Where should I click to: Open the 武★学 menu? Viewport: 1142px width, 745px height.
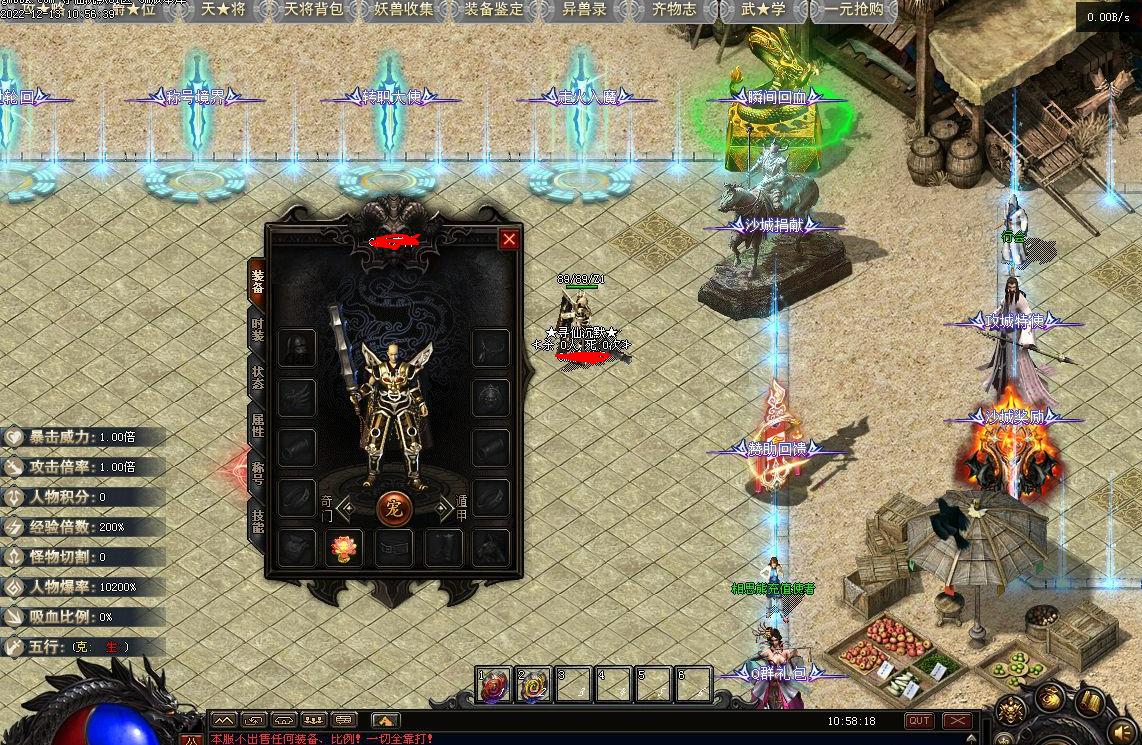pos(763,10)
